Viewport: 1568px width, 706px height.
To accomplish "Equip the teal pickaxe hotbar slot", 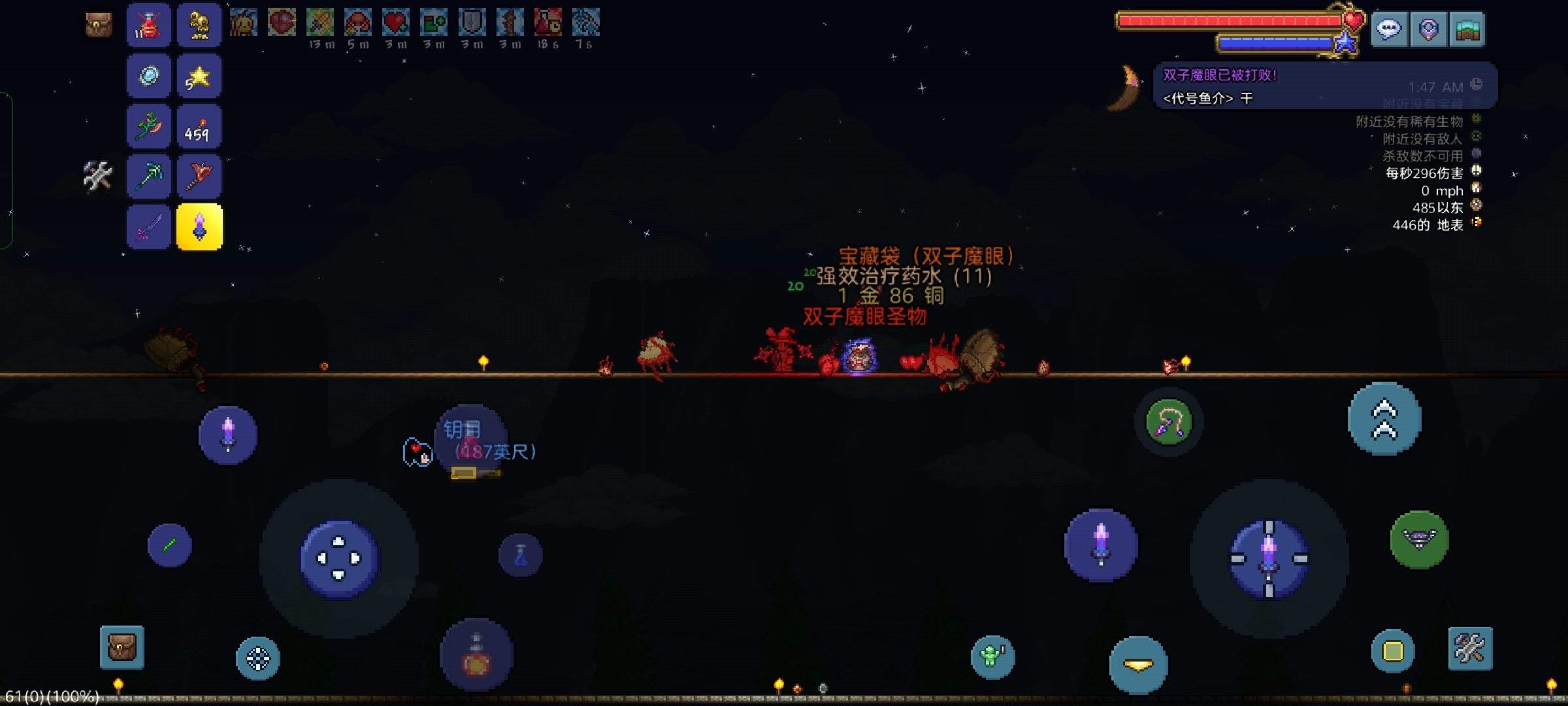I will tap(149, 176).
